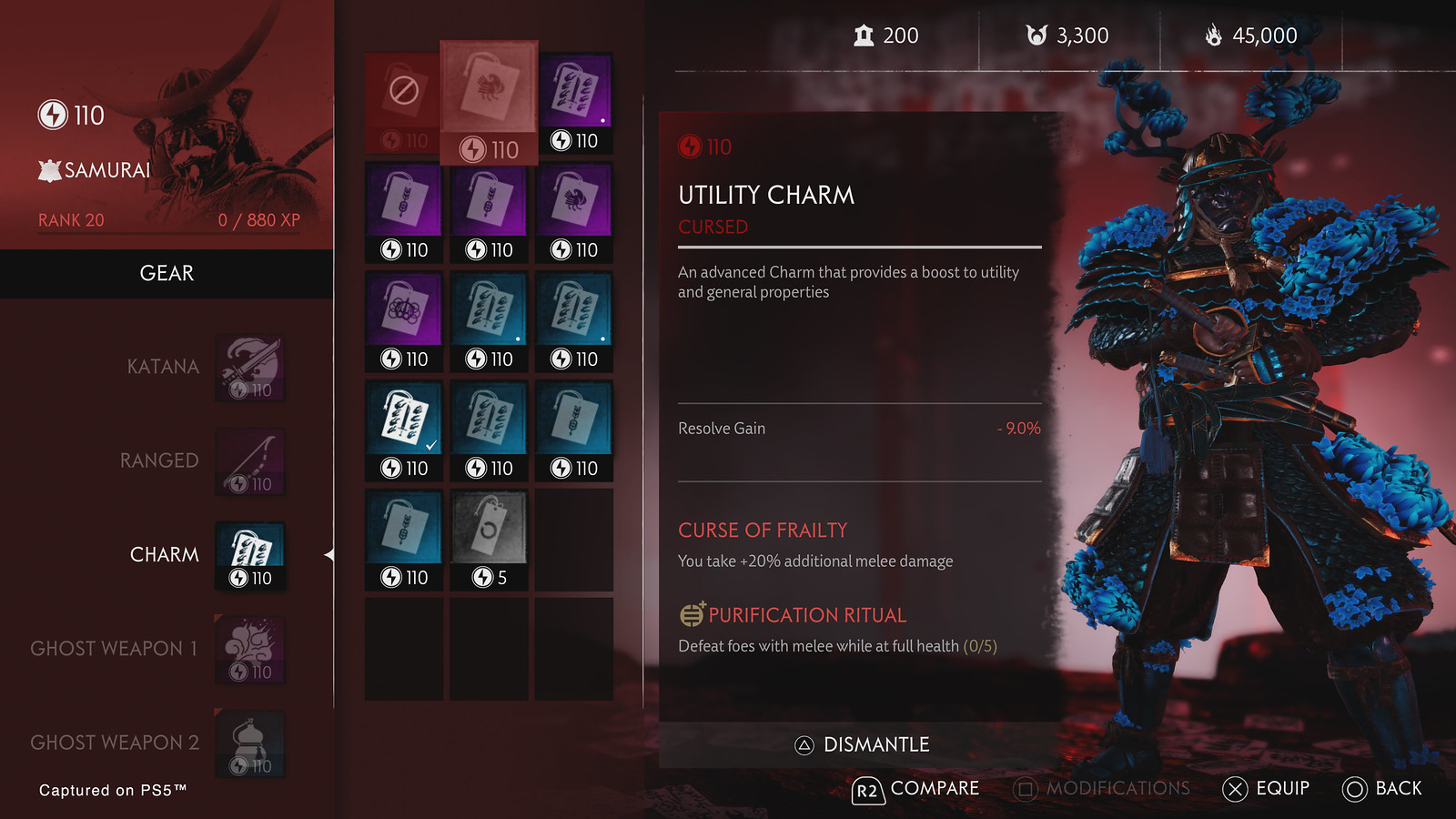Image resolution: width=1456 pixels, height=819 pixels.
Task: Open the Ranged weapon slot
Action: click(x=250, y=462)
